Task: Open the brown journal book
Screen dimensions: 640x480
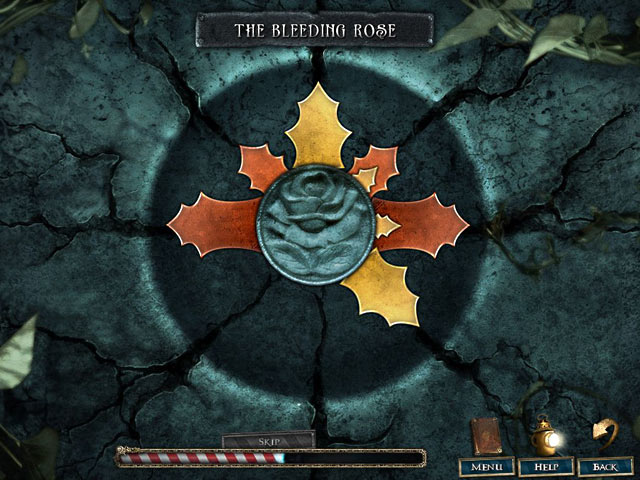Action: [x=489, y=436]
